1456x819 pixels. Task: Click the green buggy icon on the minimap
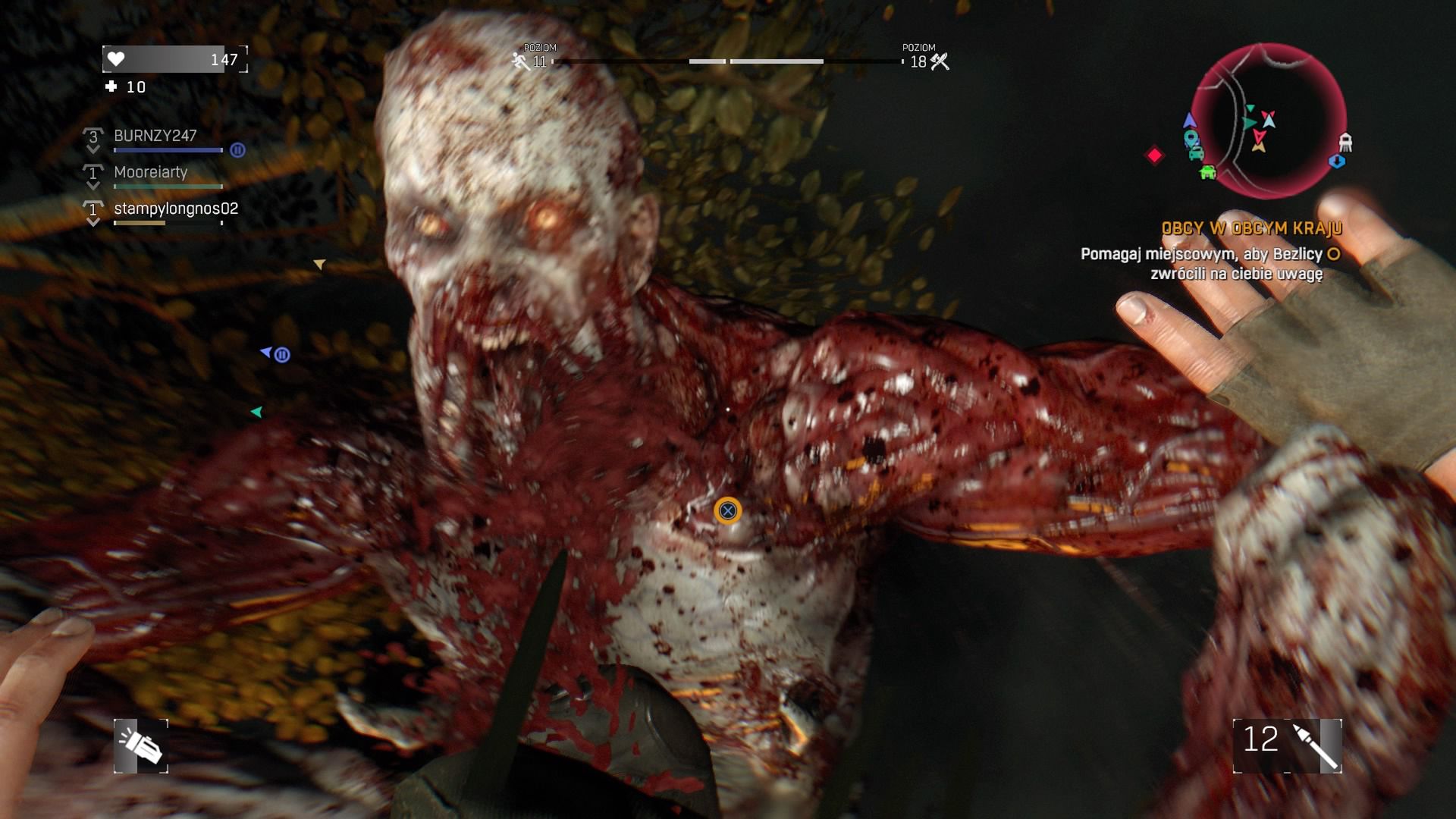point(1207,173)
